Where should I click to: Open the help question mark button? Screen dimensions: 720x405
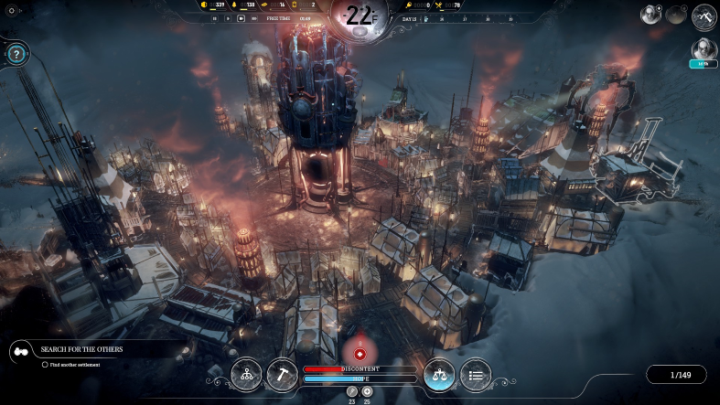pyautogui.click(x=16, y=54)
